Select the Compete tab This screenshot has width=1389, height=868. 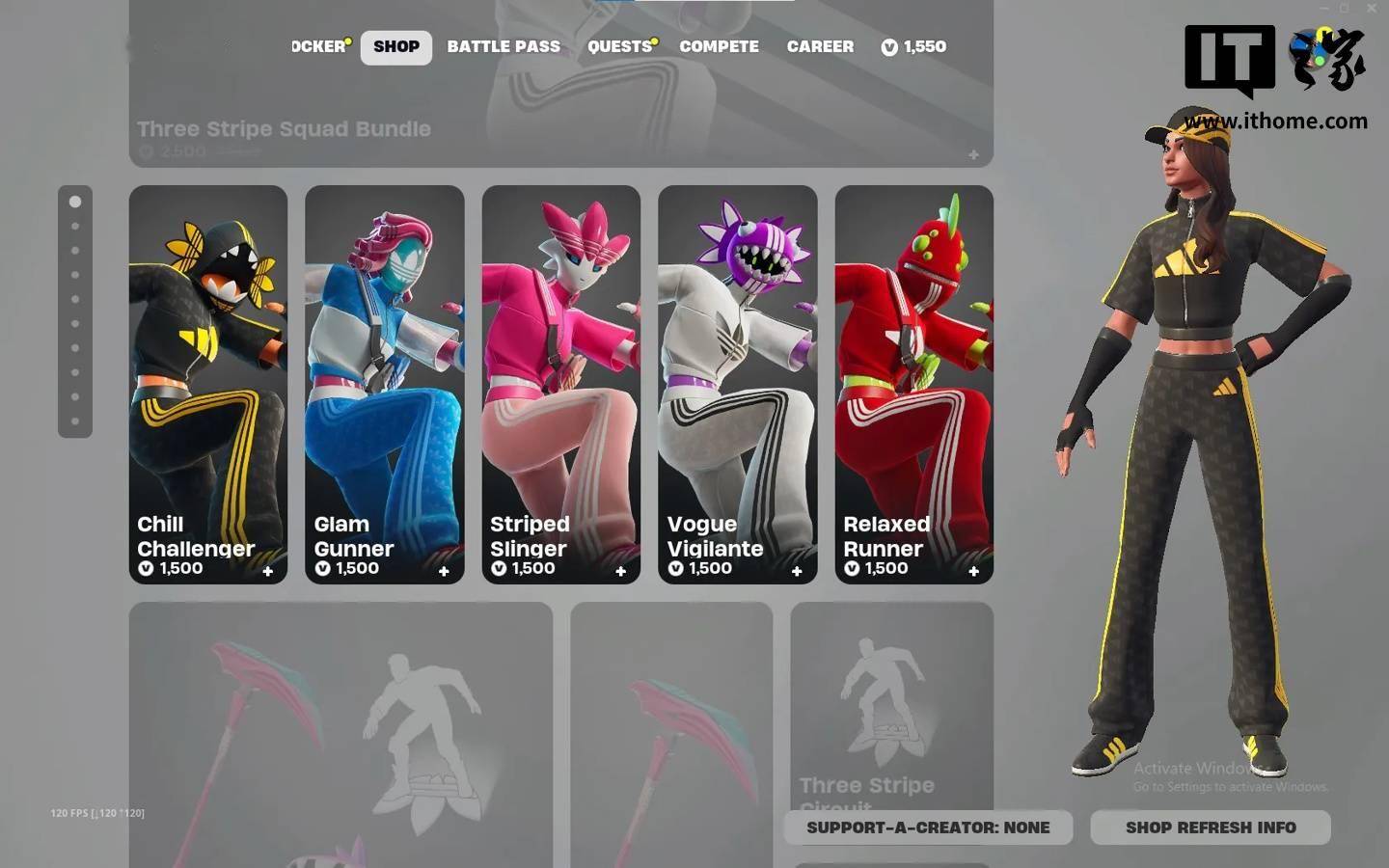point(719,46)
